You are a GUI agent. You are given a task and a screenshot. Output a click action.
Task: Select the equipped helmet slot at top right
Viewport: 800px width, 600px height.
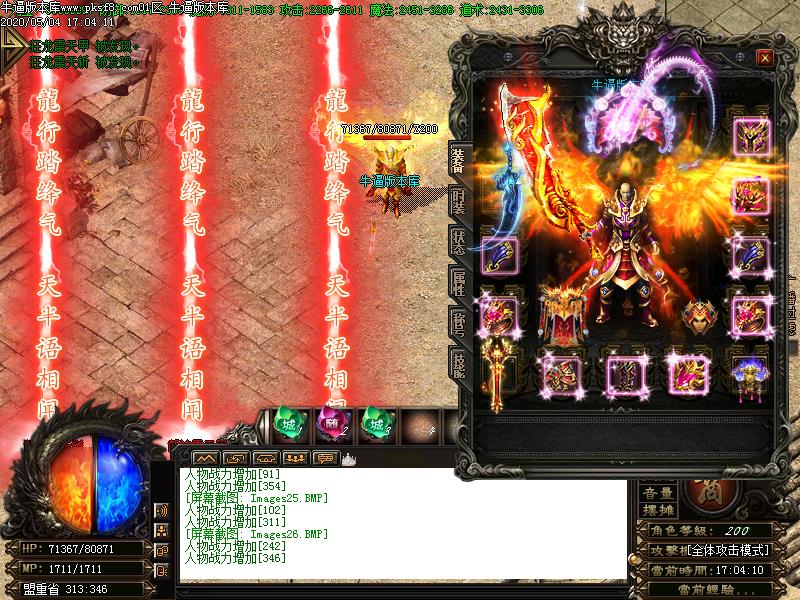(750, 134)
